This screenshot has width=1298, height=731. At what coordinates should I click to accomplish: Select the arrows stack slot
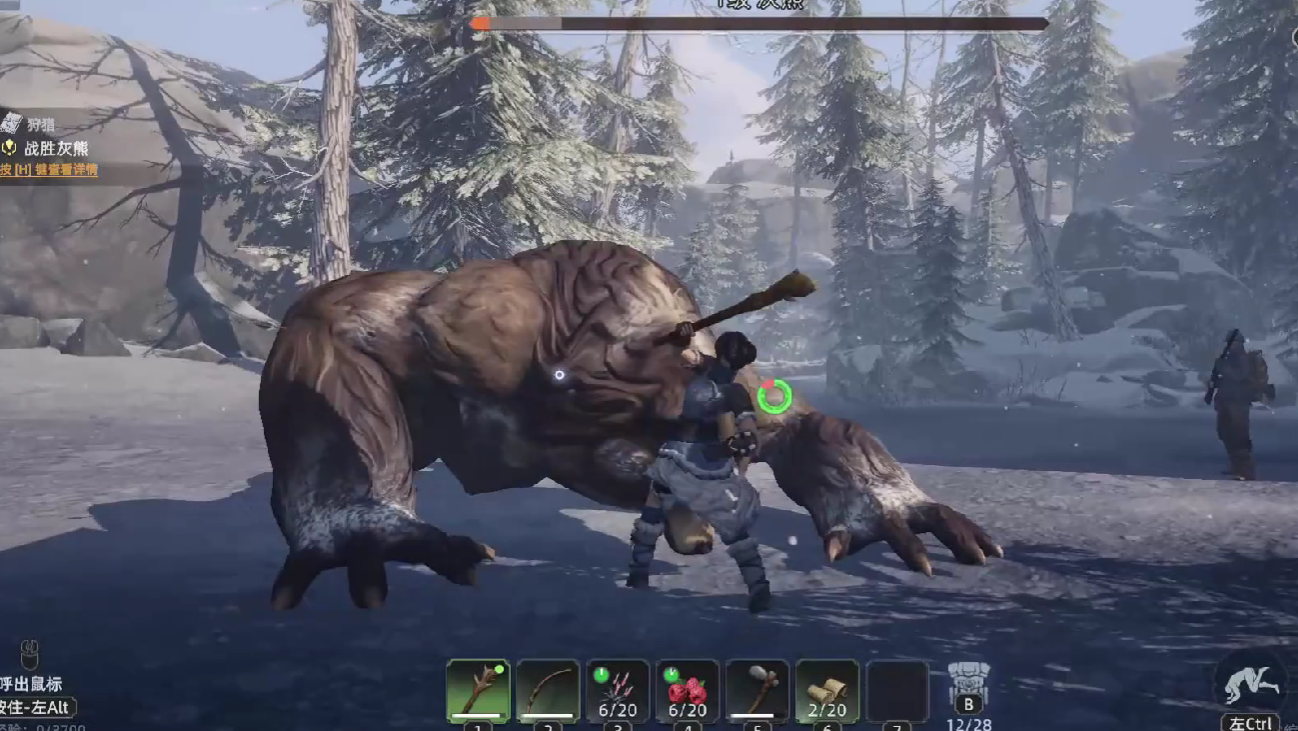(618, 690)
